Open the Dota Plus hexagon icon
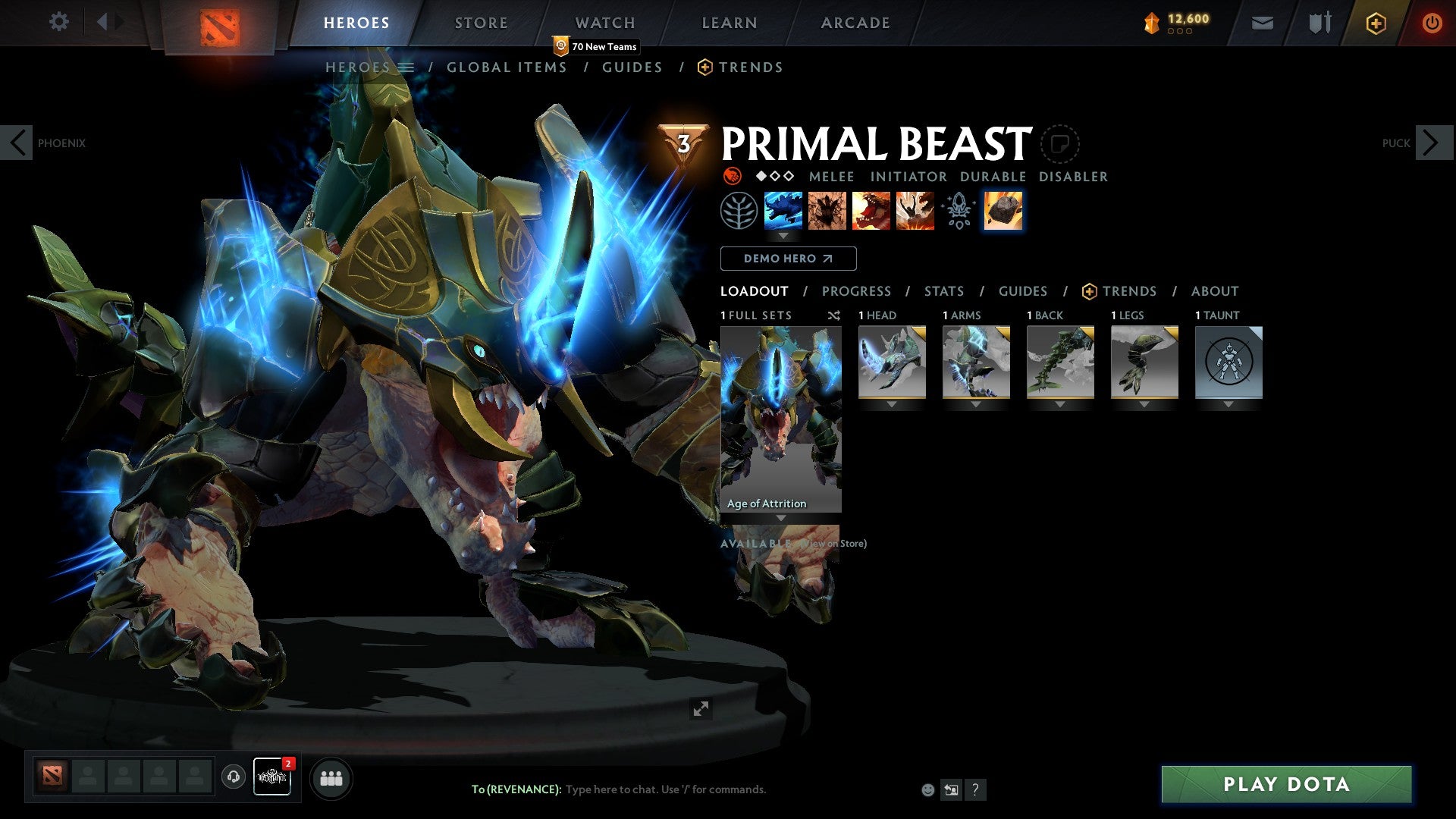 (1375, 24)
